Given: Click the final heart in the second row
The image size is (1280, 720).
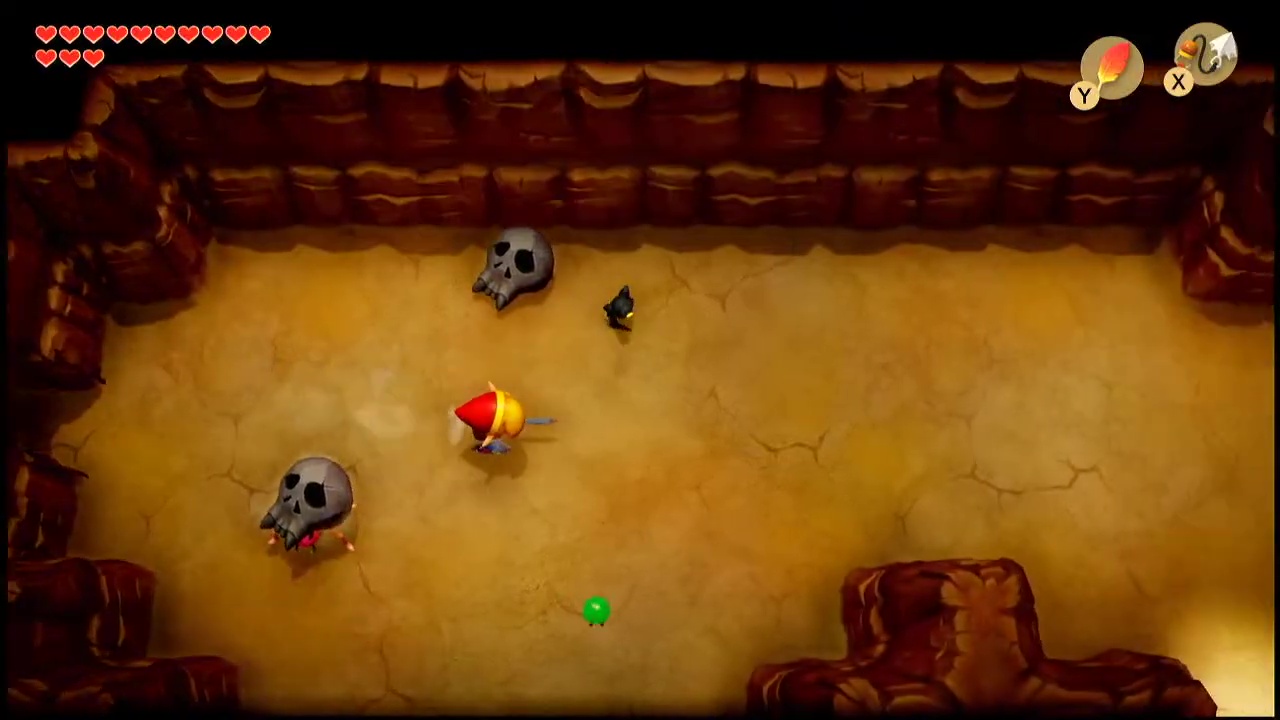Looking at the screenshot, I should [94, 57].
